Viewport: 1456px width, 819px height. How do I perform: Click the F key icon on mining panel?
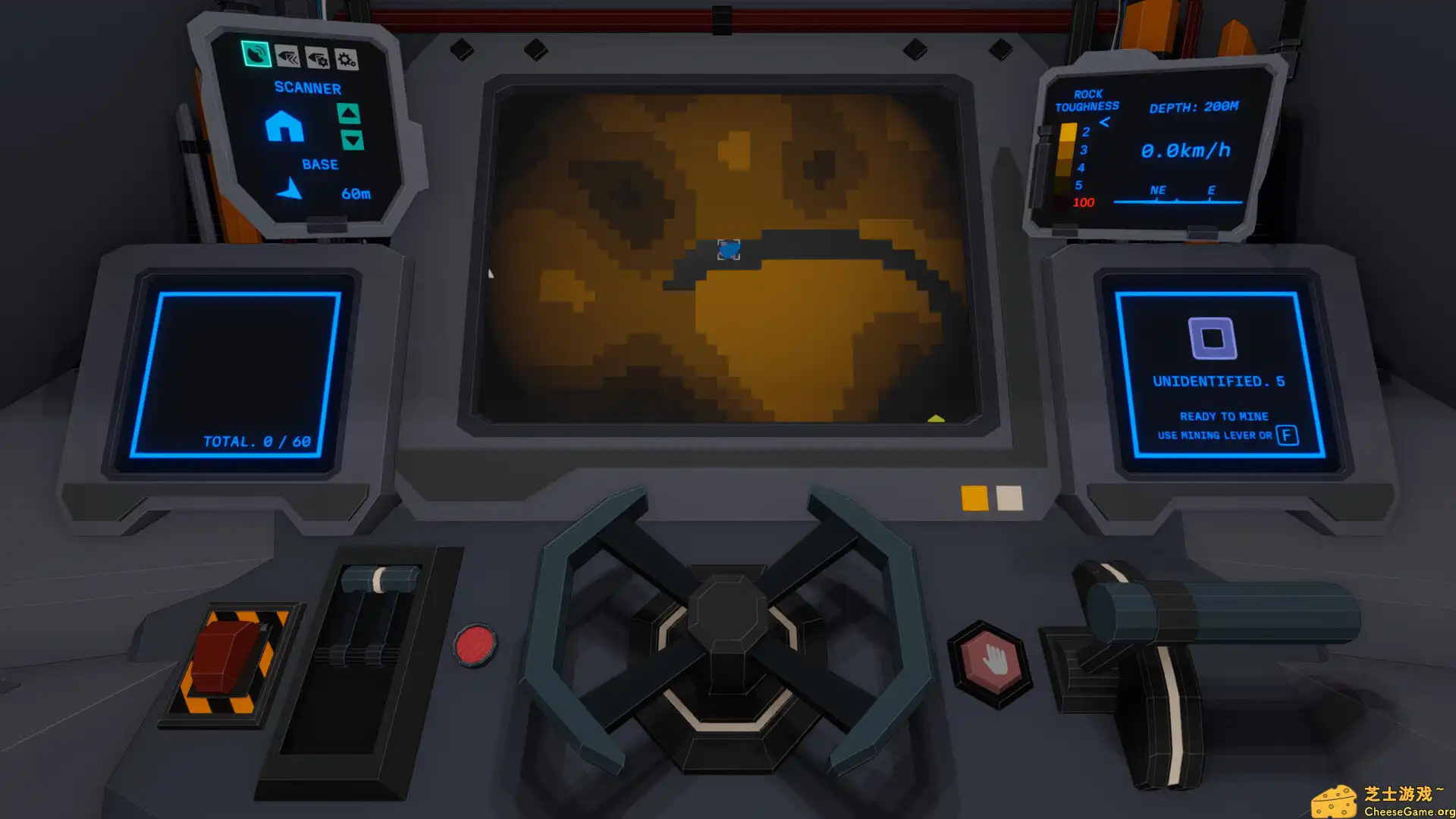pyautogui.click(x=1288, y=435)
